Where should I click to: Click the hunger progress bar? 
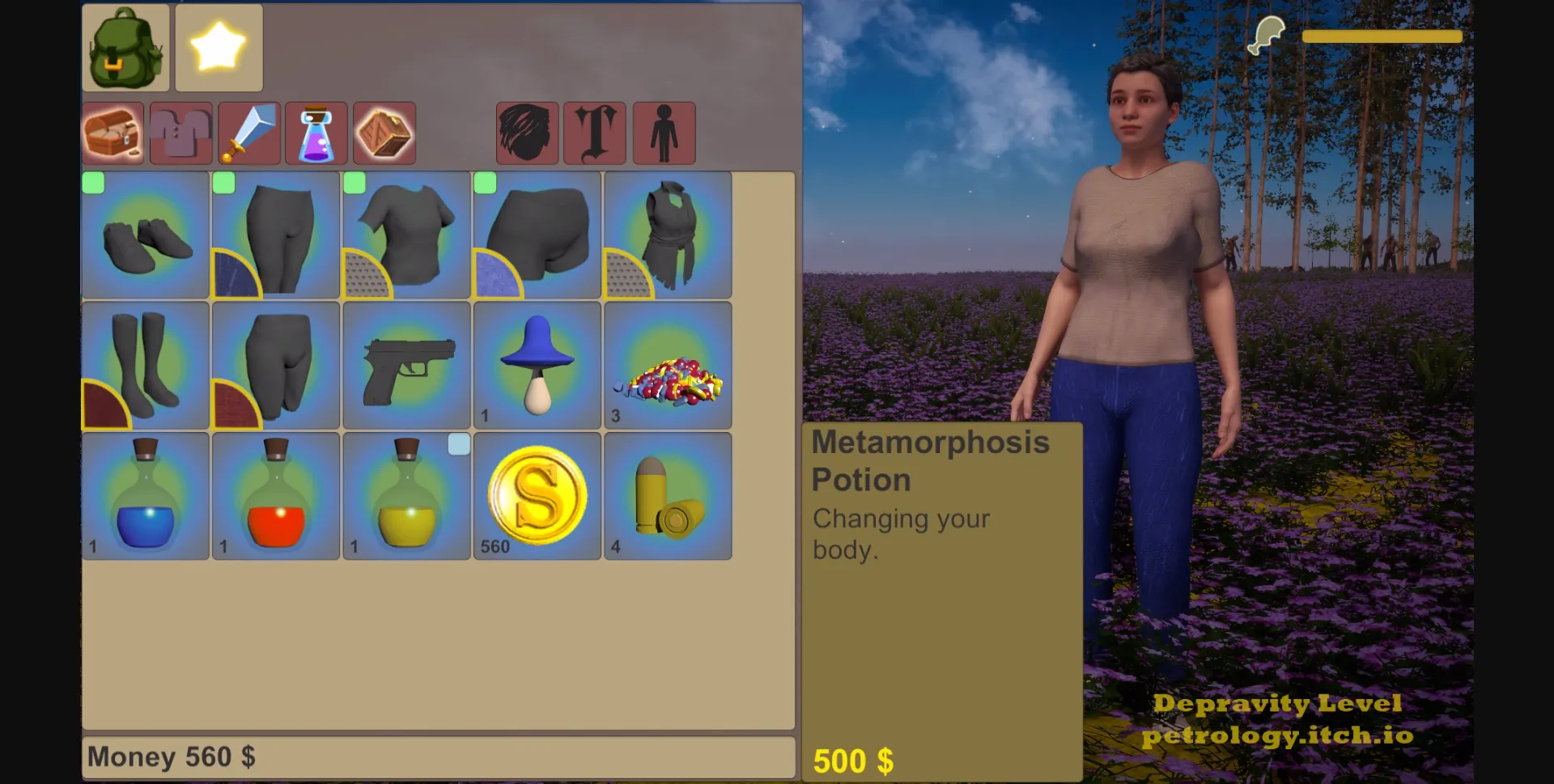[x=1382, y=36]
